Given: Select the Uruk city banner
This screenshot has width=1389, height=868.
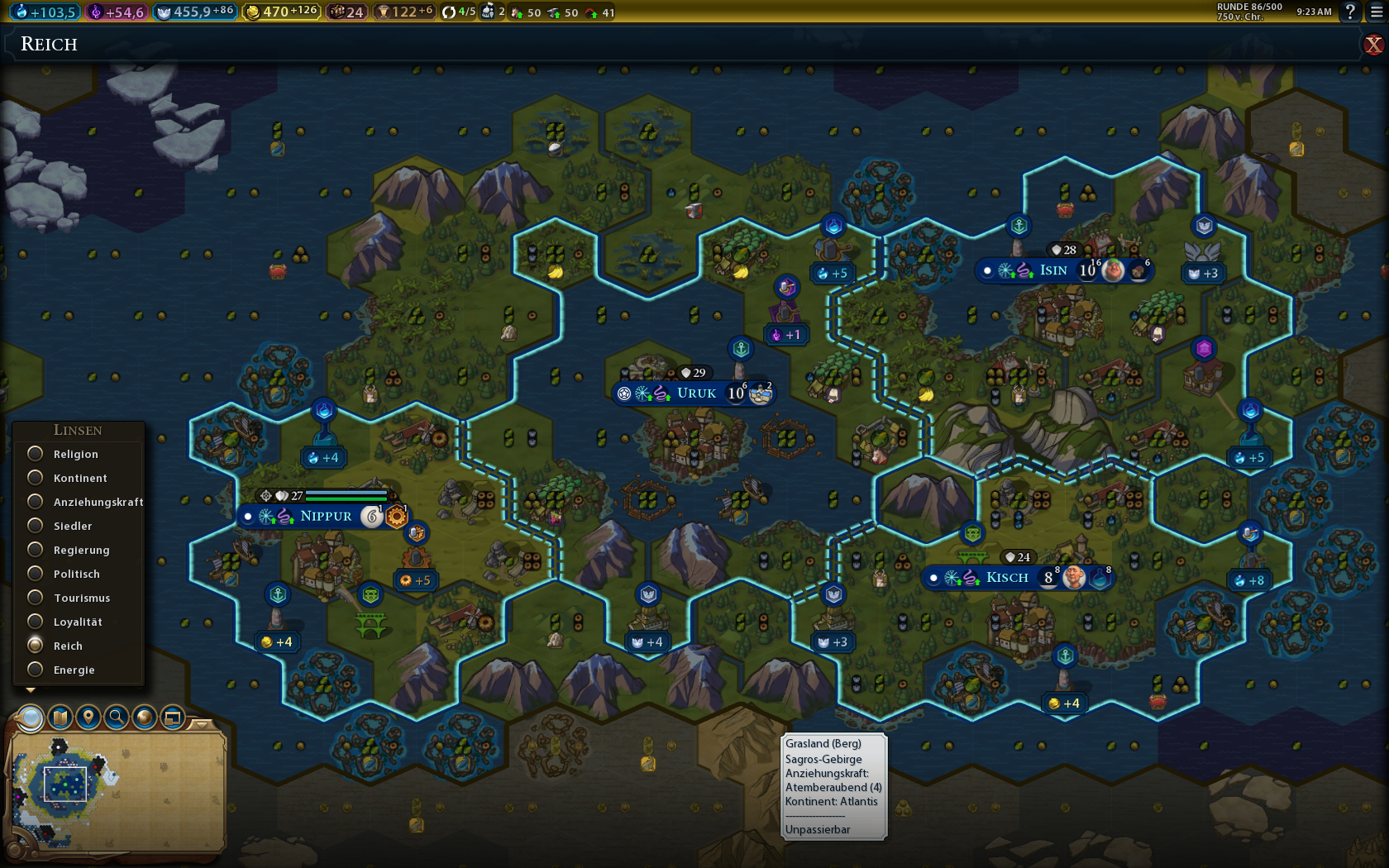Looking at the screenshot, I should 696,393.
